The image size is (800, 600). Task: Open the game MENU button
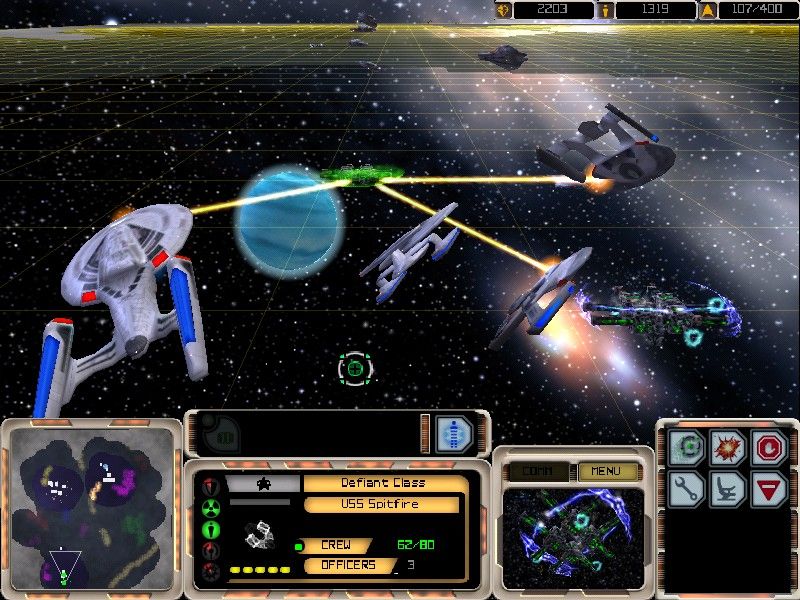(x=607, y=471)
